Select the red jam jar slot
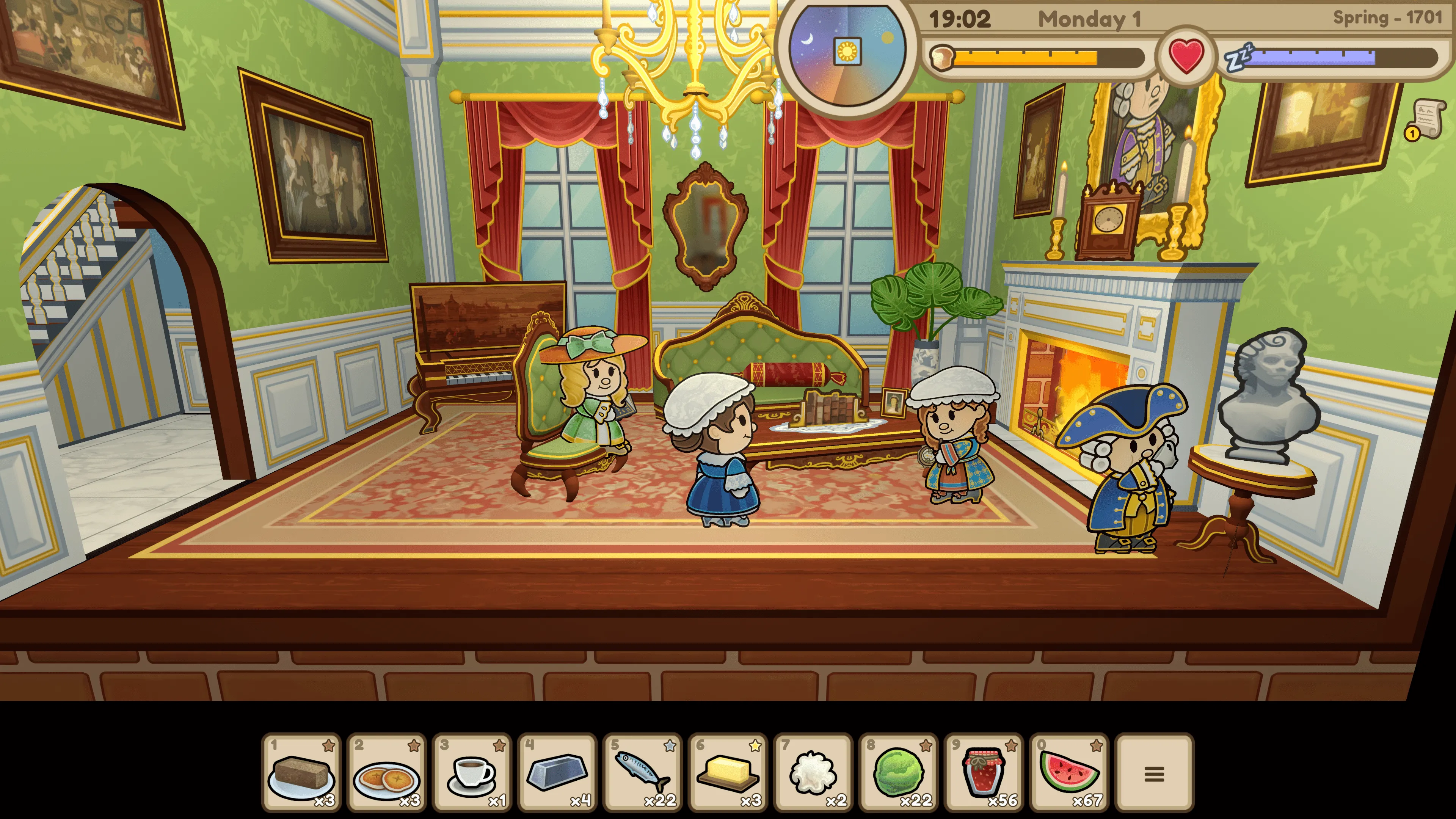The width and height of the screenshot is (1456, 819). (x=984, y=772)
